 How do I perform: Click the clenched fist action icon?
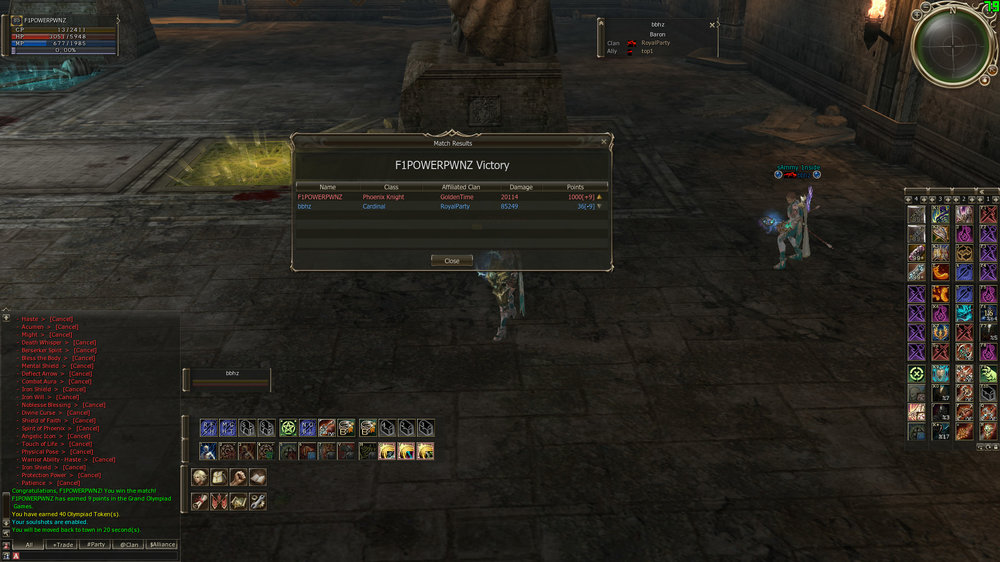coord(238,477)
